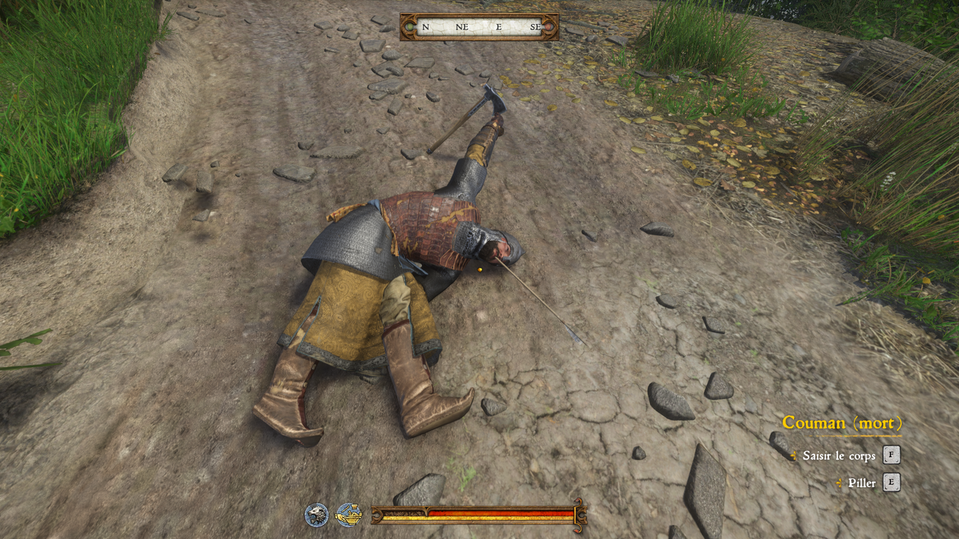Click the compass bar showing N, NE, E
The height and width of the screenshot is (539, 959).
[479, 27]
